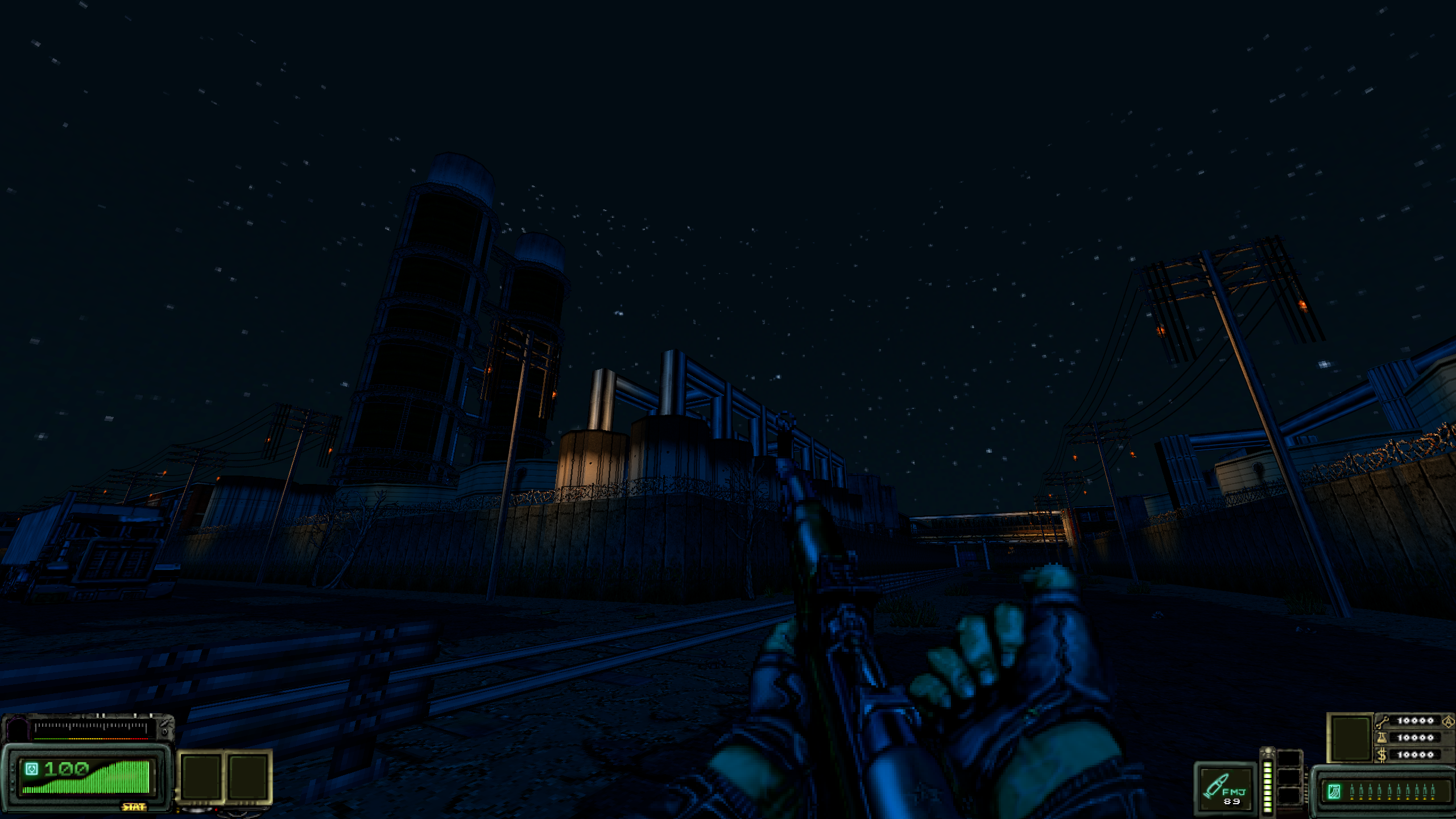Image resolution: width=1456 pixels, height=819 pixels.
Task: Select the needle gauge icon beside the compass strip
Action: [164, 724]
